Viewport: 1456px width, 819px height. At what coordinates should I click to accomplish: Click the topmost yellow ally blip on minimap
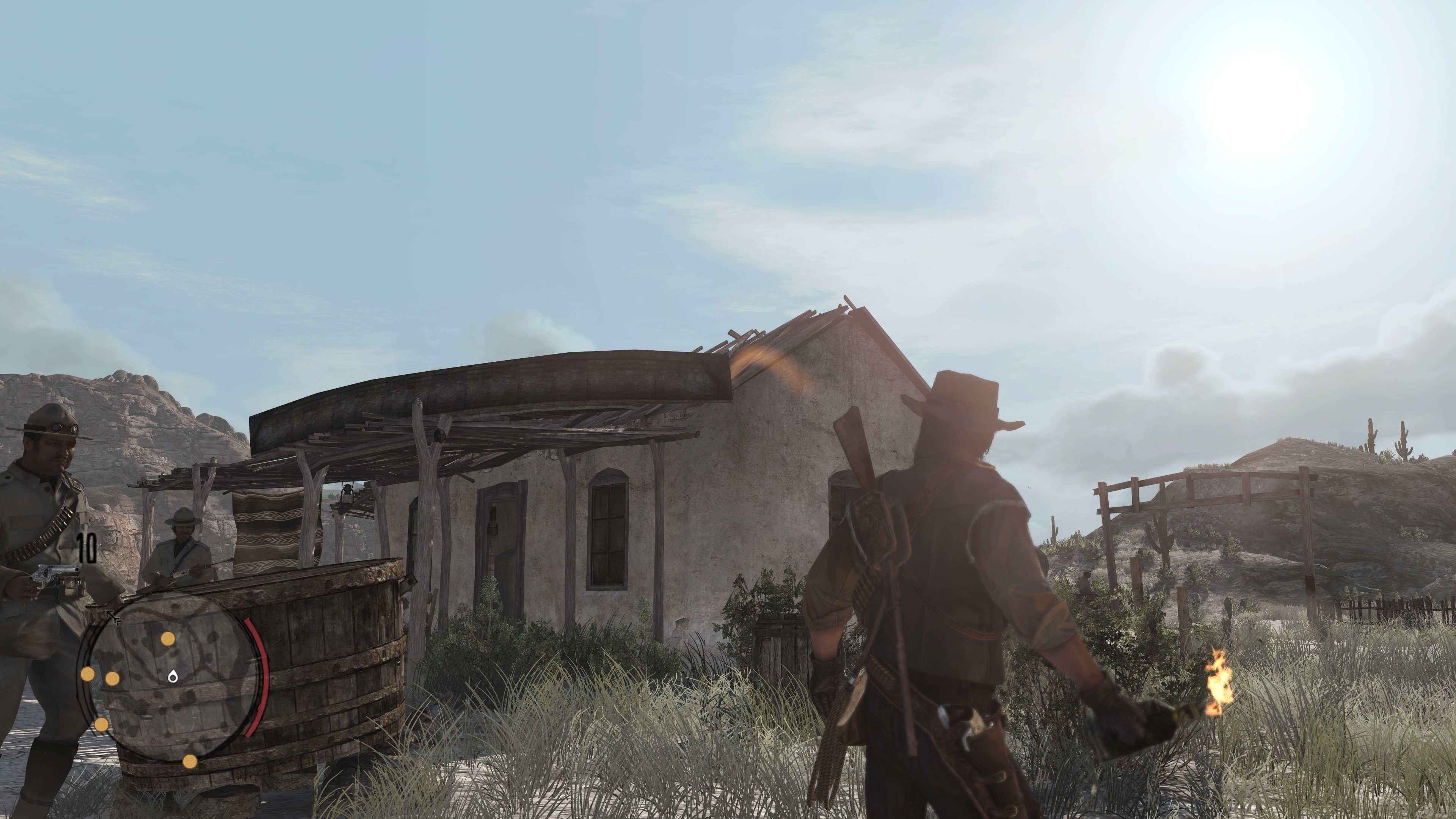click(x=167, y=639)
